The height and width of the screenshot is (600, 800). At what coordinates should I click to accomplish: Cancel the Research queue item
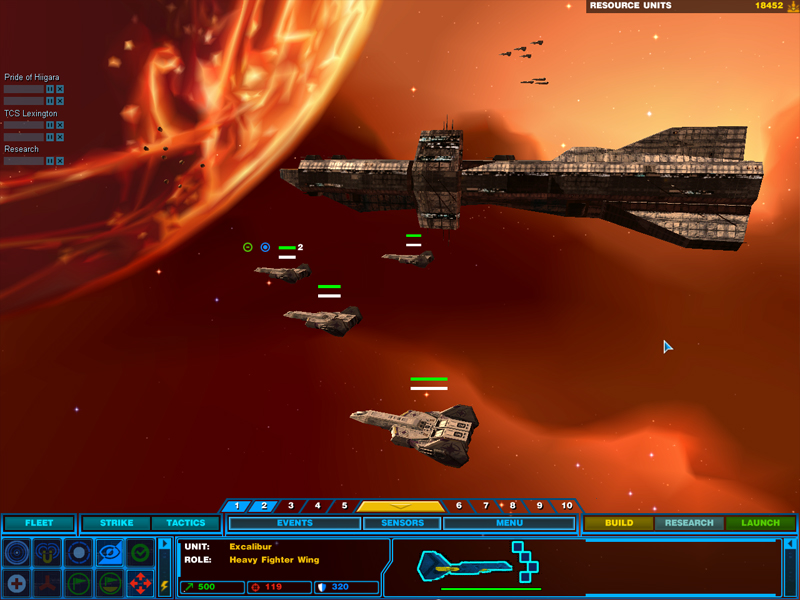tap(60, 161)
